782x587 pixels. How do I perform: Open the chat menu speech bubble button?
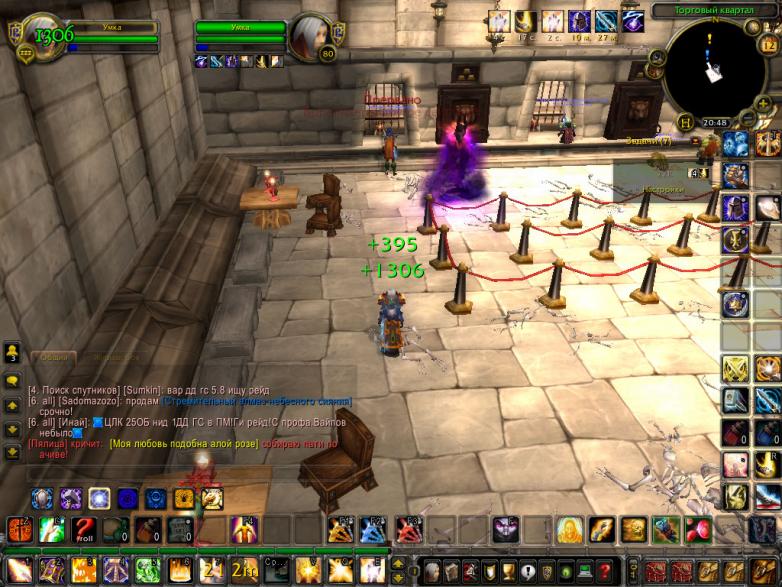click(12, 381)
